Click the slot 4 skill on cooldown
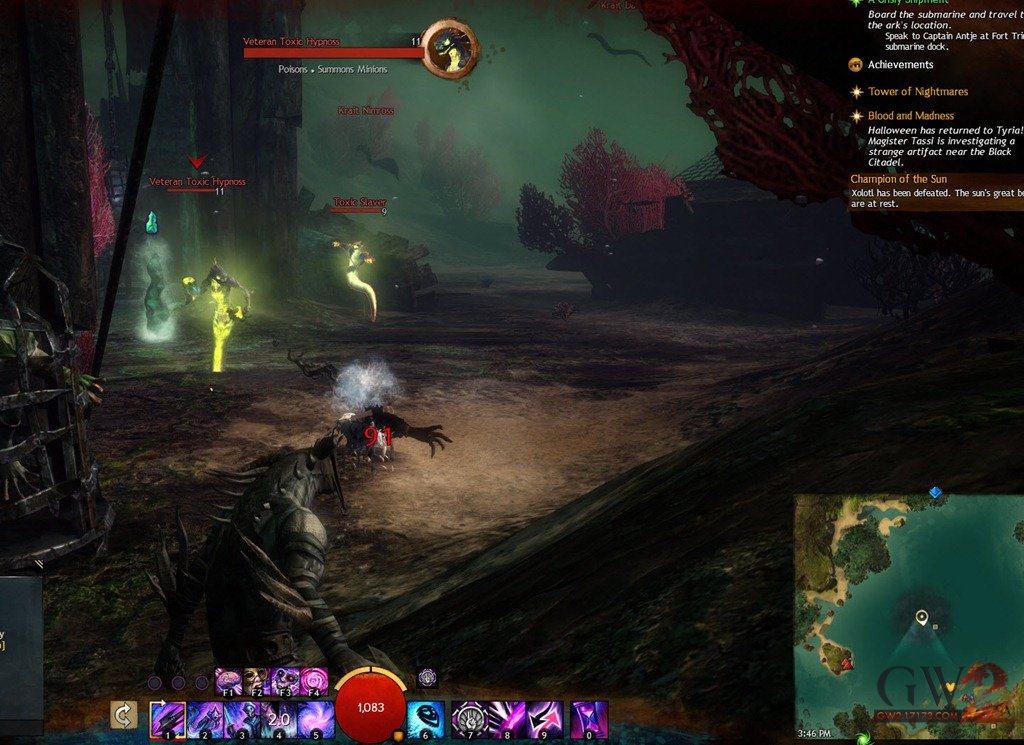Screen dimensions: 1024x745 [279, 719]
